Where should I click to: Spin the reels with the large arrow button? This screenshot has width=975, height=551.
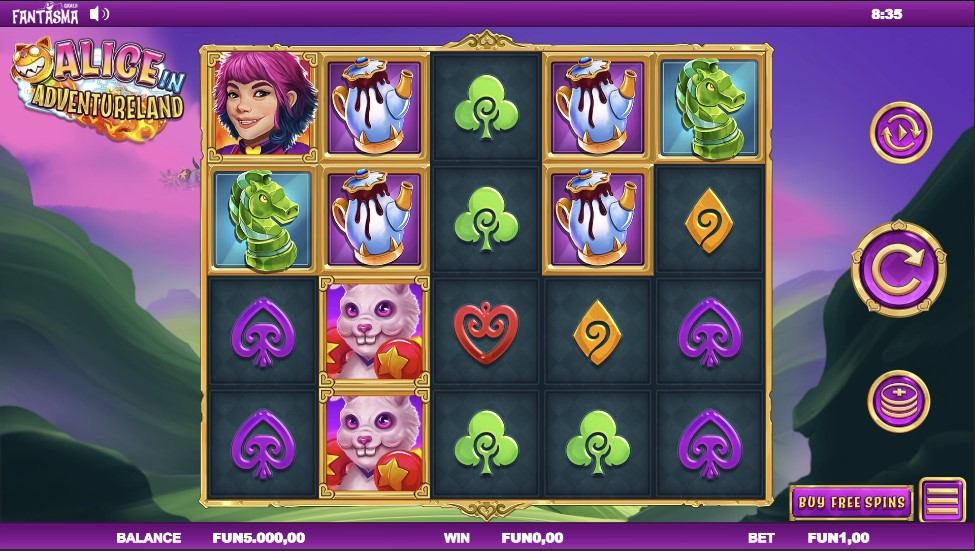click(x=898, y=267)
